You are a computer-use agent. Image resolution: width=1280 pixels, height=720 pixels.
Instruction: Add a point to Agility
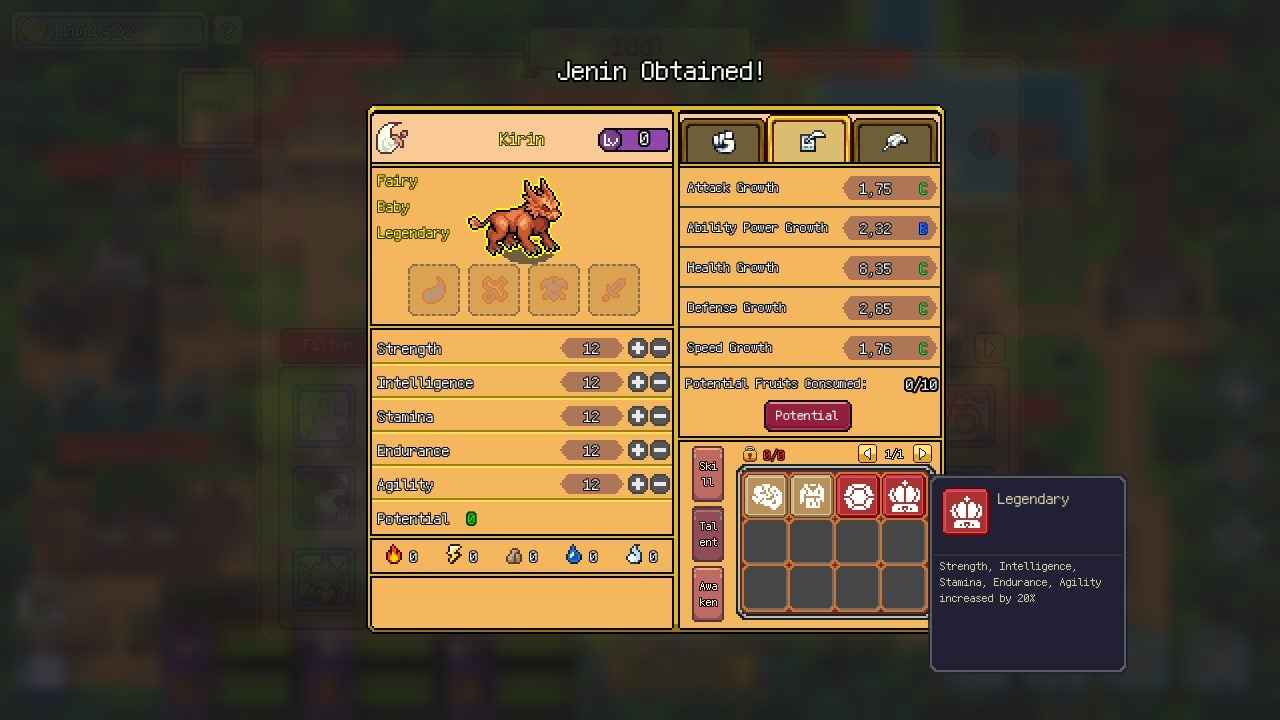pyautogui.click(x=637, y=485)
